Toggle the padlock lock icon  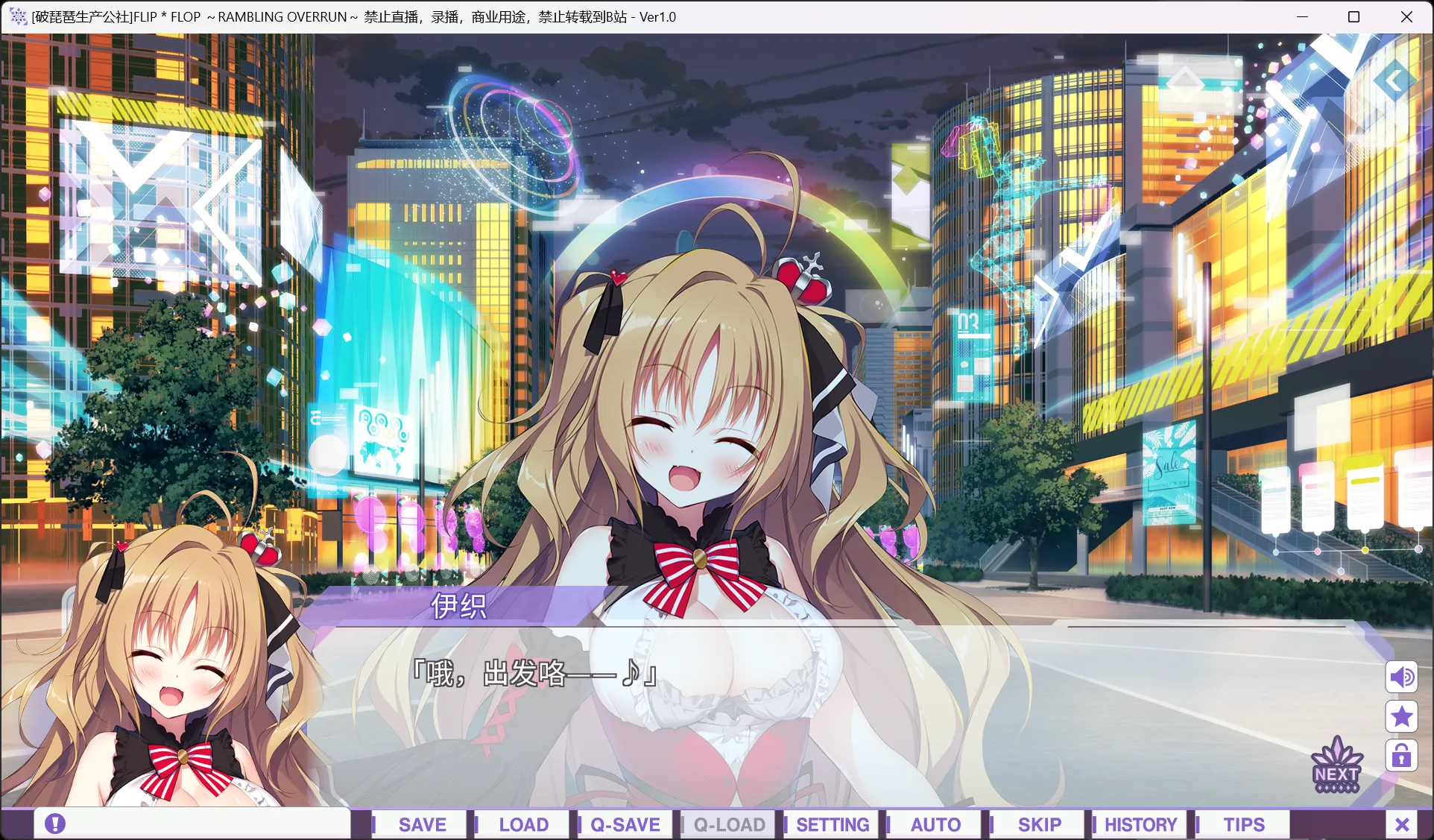[1401, 756]
